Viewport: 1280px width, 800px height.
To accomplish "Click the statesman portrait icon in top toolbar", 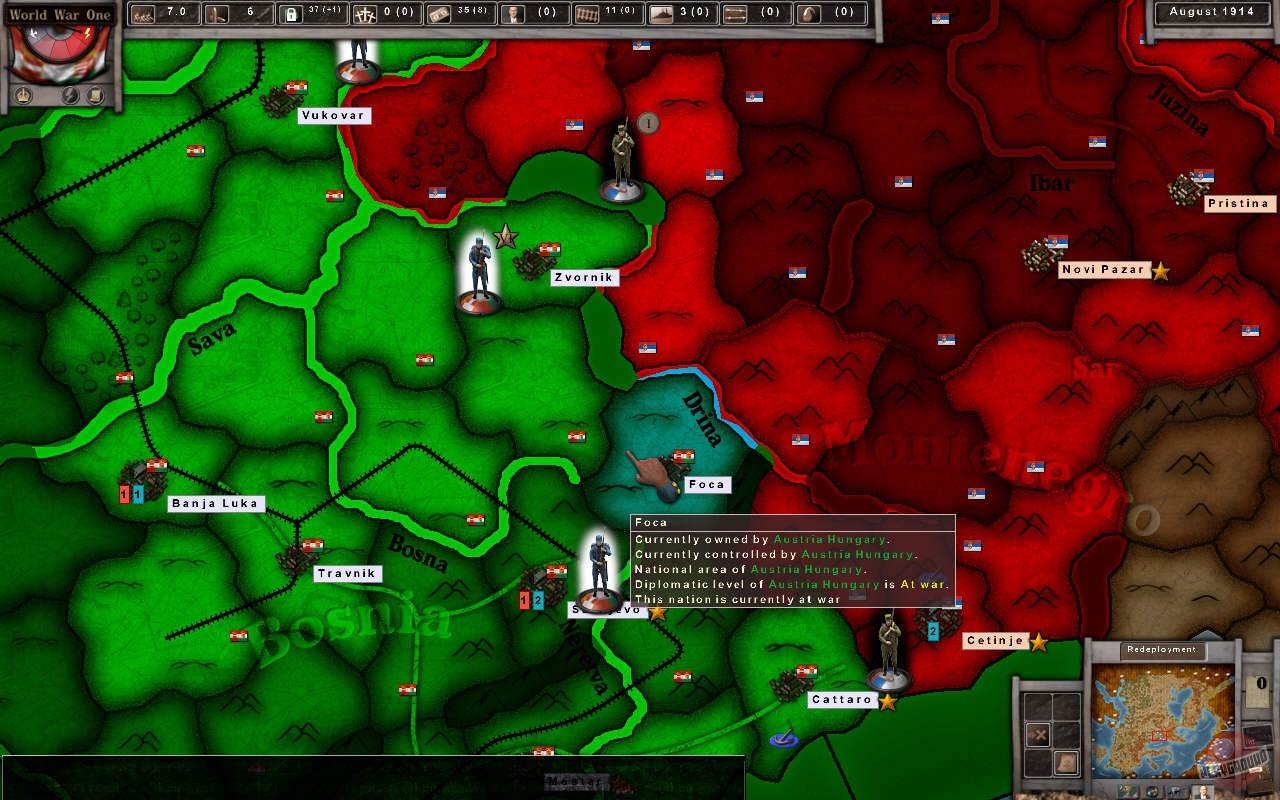I will [513, 12].
